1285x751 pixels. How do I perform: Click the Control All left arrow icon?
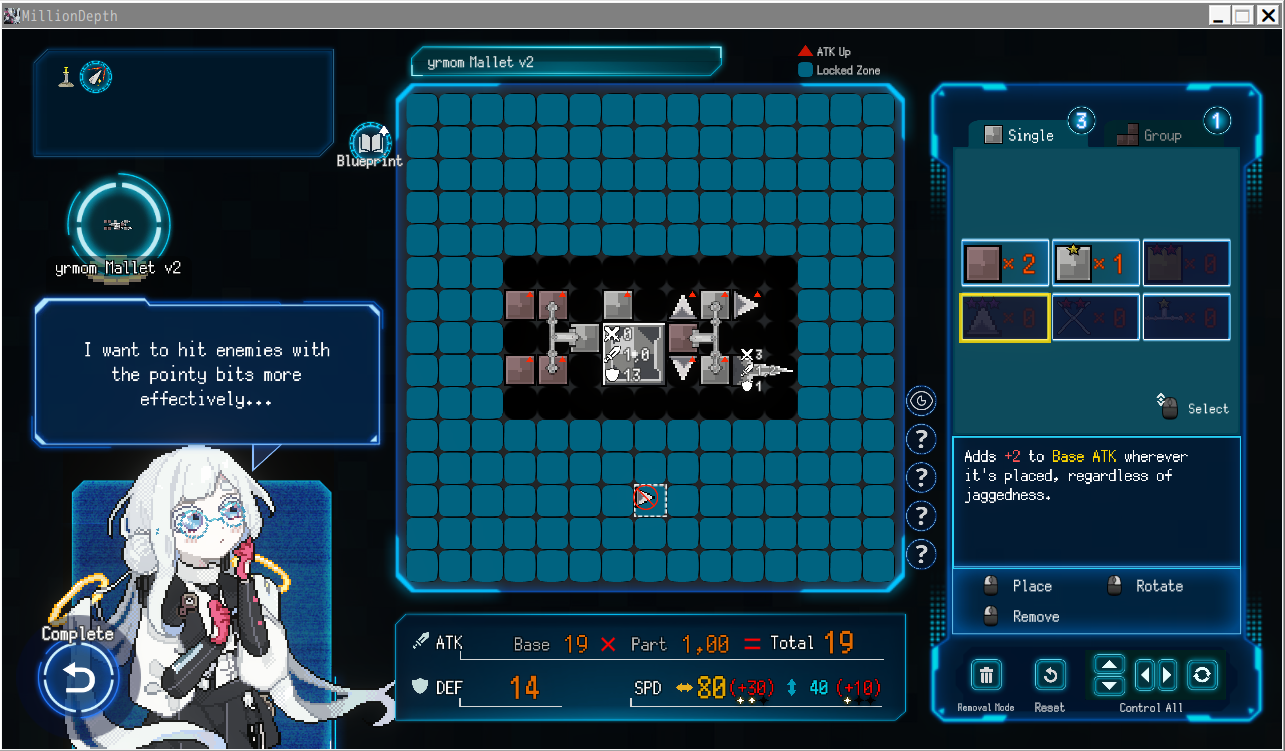tap(1143, 675)
